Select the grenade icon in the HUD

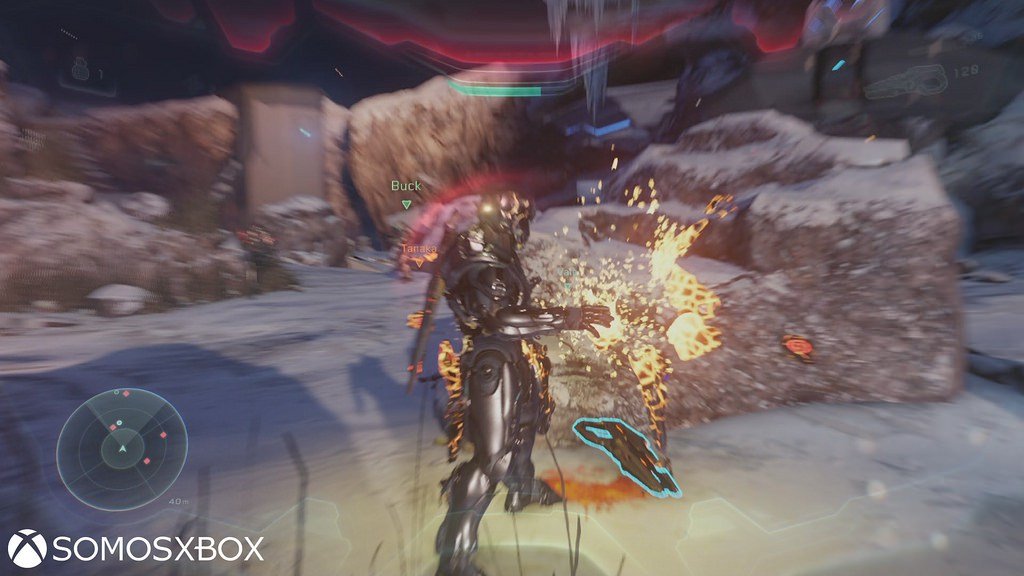pyautogui.click(x=81, y=70)
